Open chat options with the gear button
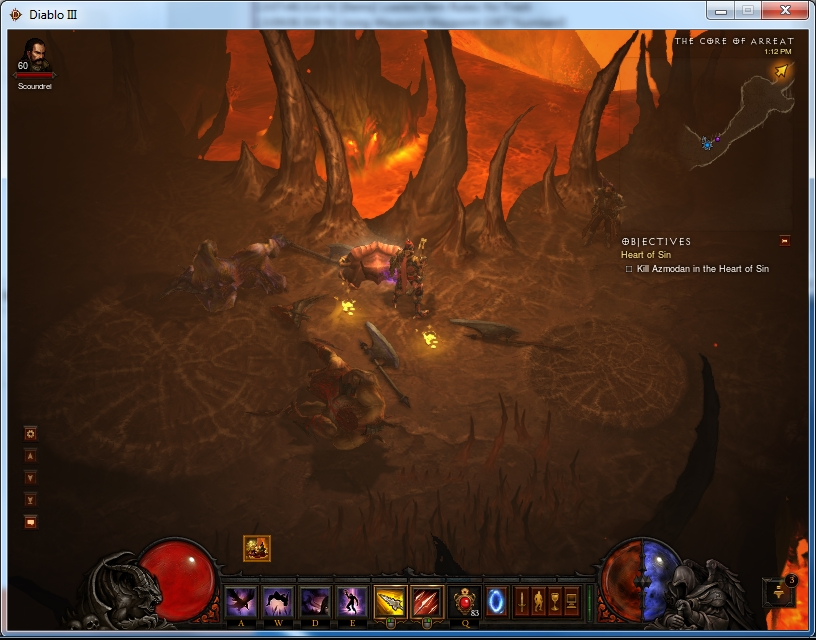 click(30, 434)
